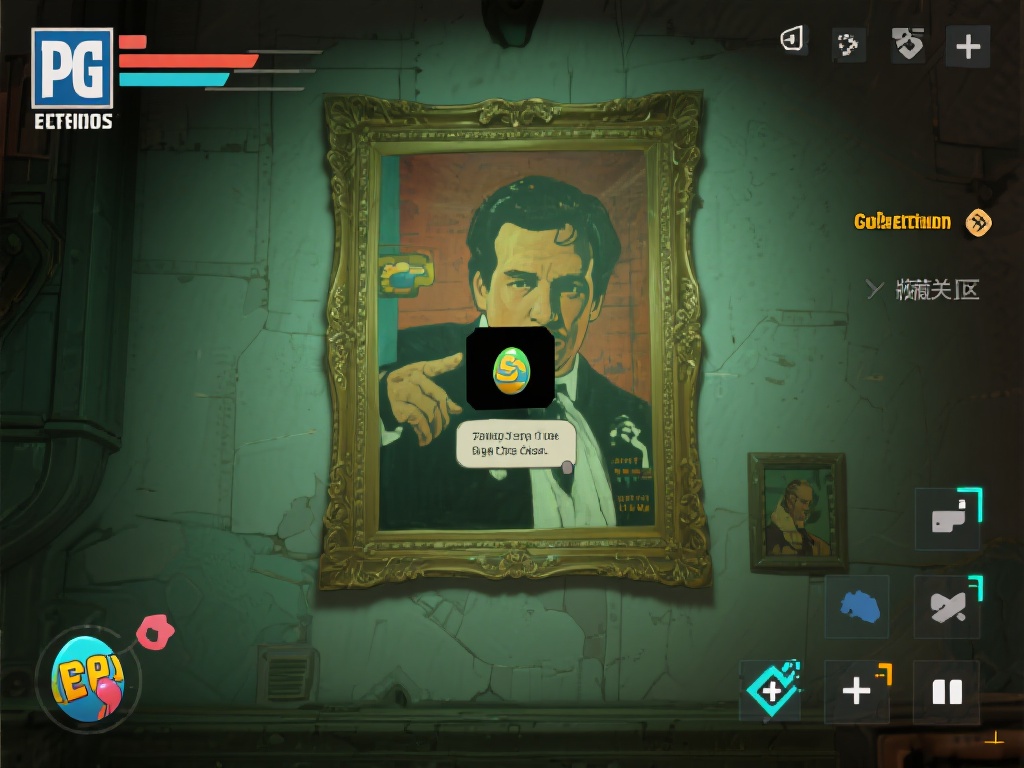Click the PG logo badge
1024x768 pixels.
click(x=72, y=68)
